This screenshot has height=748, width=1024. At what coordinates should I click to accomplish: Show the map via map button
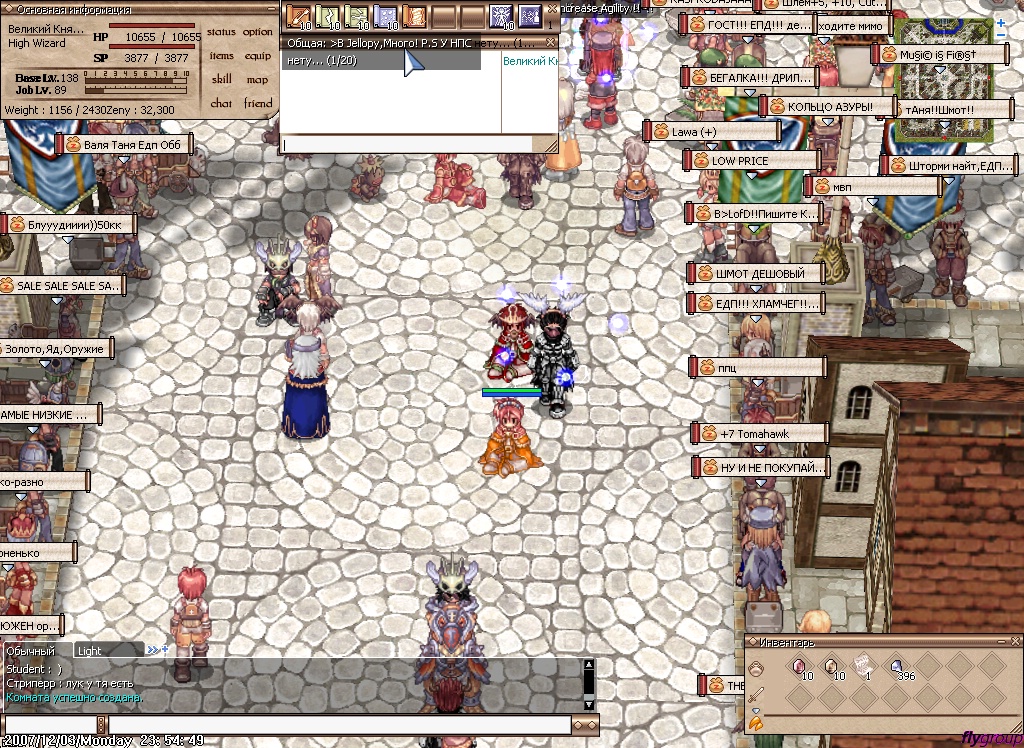[x=257, y=80]
